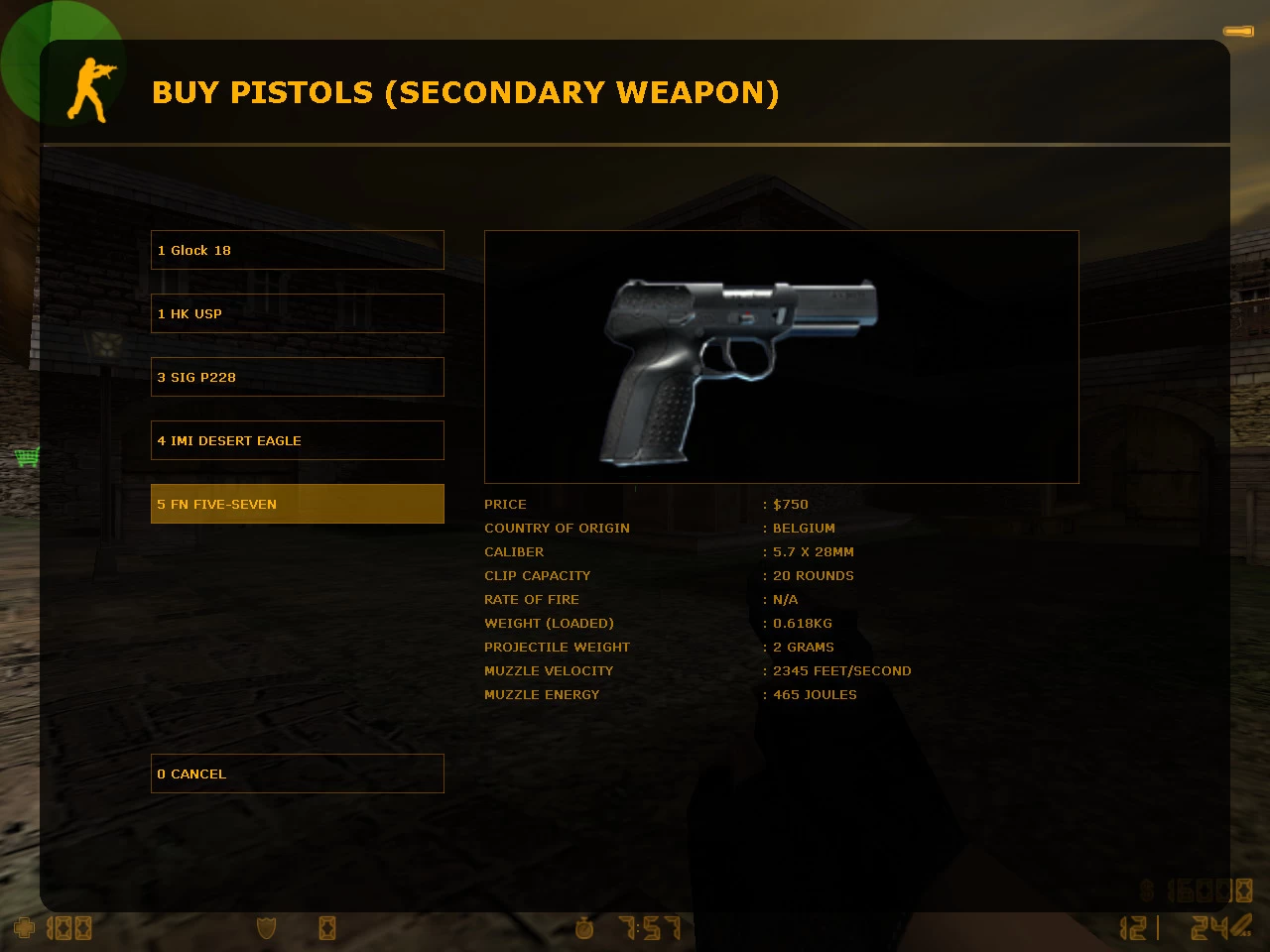Viewport: 1270px width, 952px height.
Task: Cancel the pistol buy menu
Action: point(297,773)
